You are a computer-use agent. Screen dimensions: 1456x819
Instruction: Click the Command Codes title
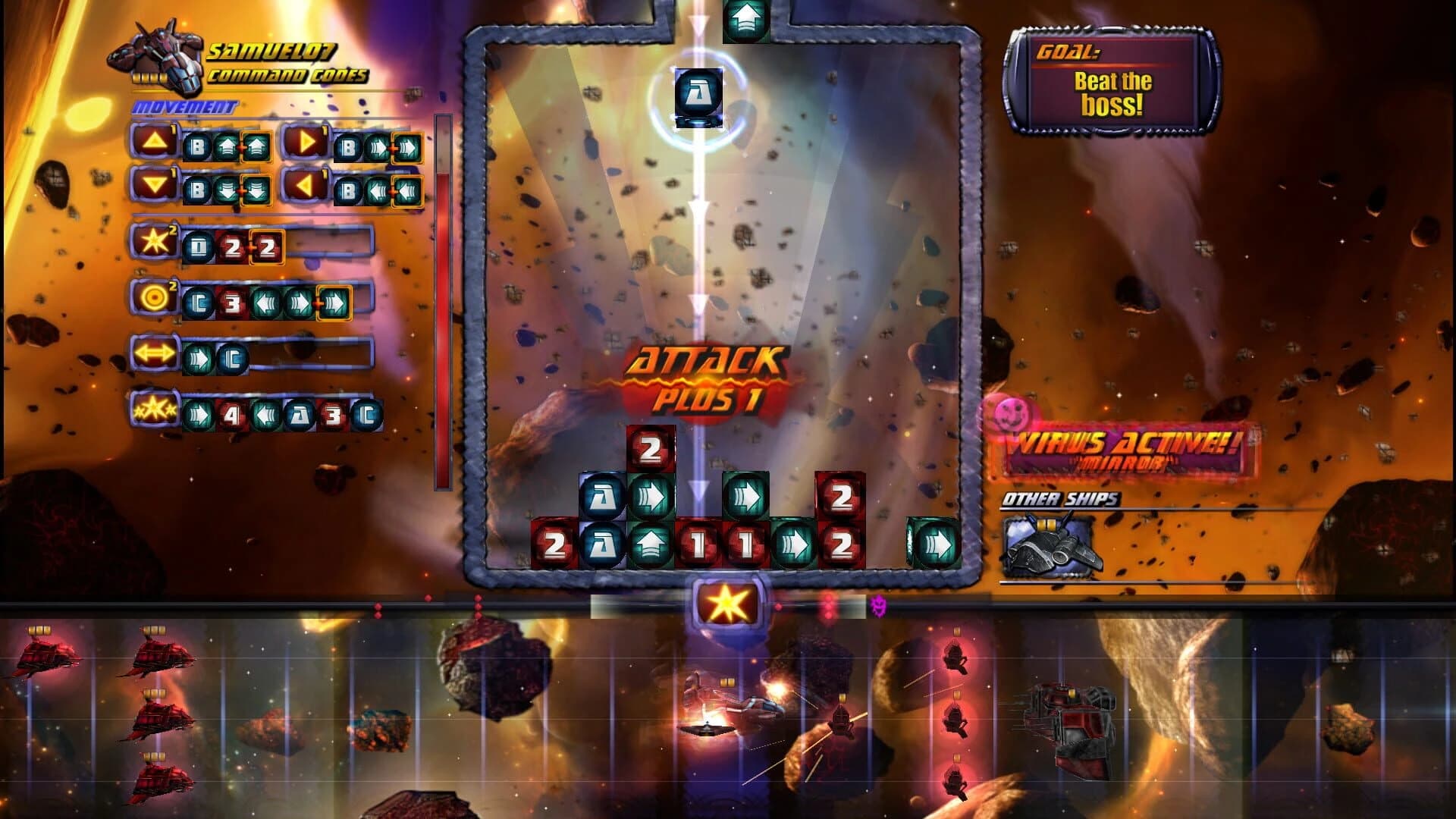[x=289, y=76]
